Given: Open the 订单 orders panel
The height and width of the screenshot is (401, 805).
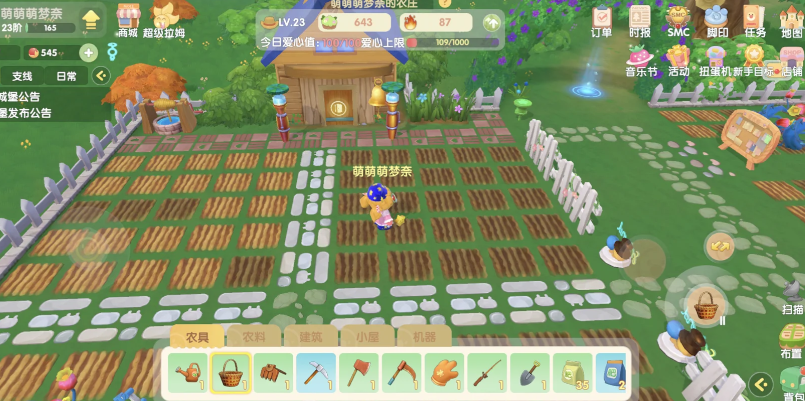Looking at the screenshot, I should click(x=601, y=18).
